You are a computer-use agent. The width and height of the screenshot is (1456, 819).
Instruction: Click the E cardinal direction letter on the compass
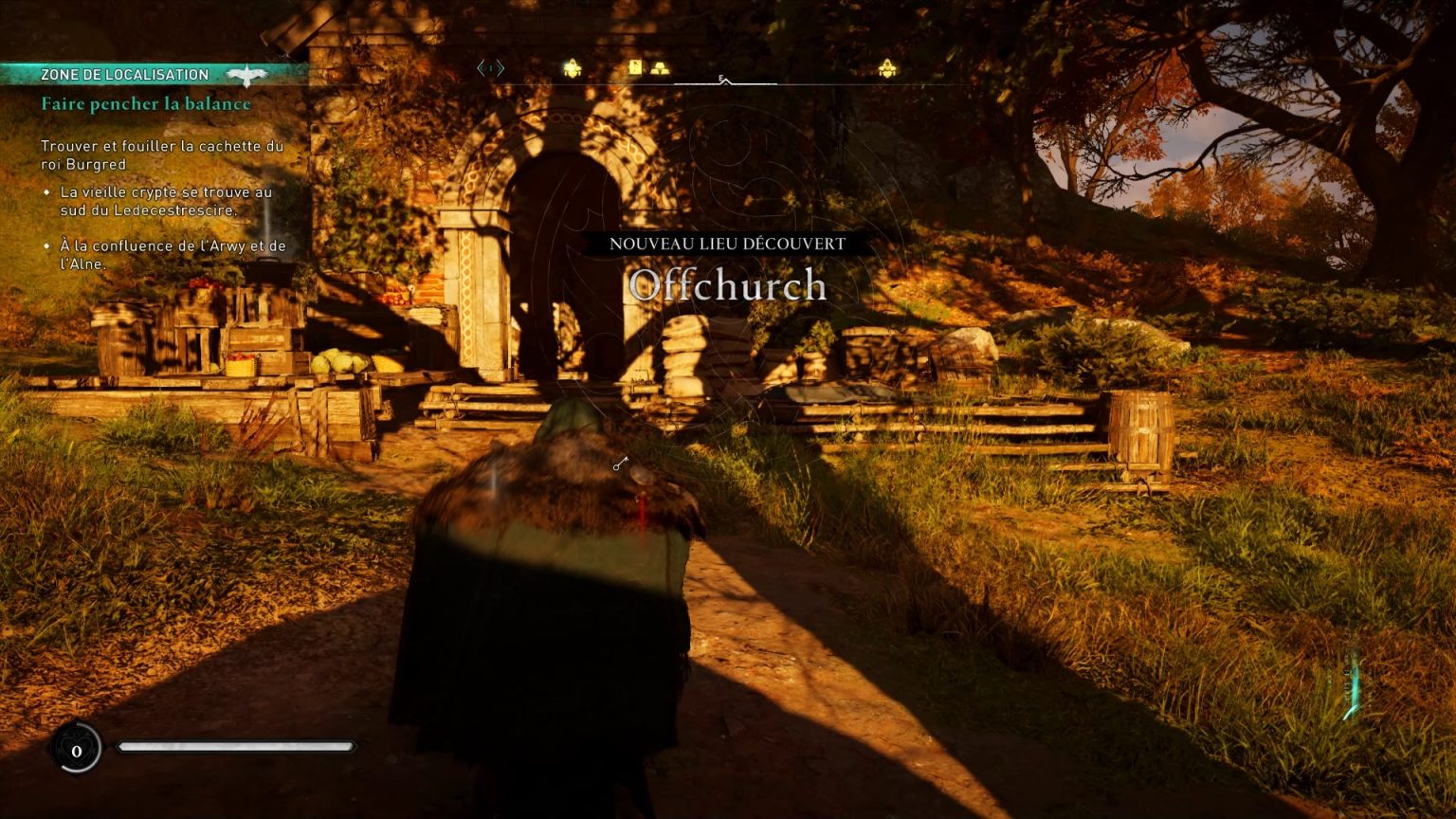pyautogui.click(x=721, y=77)
